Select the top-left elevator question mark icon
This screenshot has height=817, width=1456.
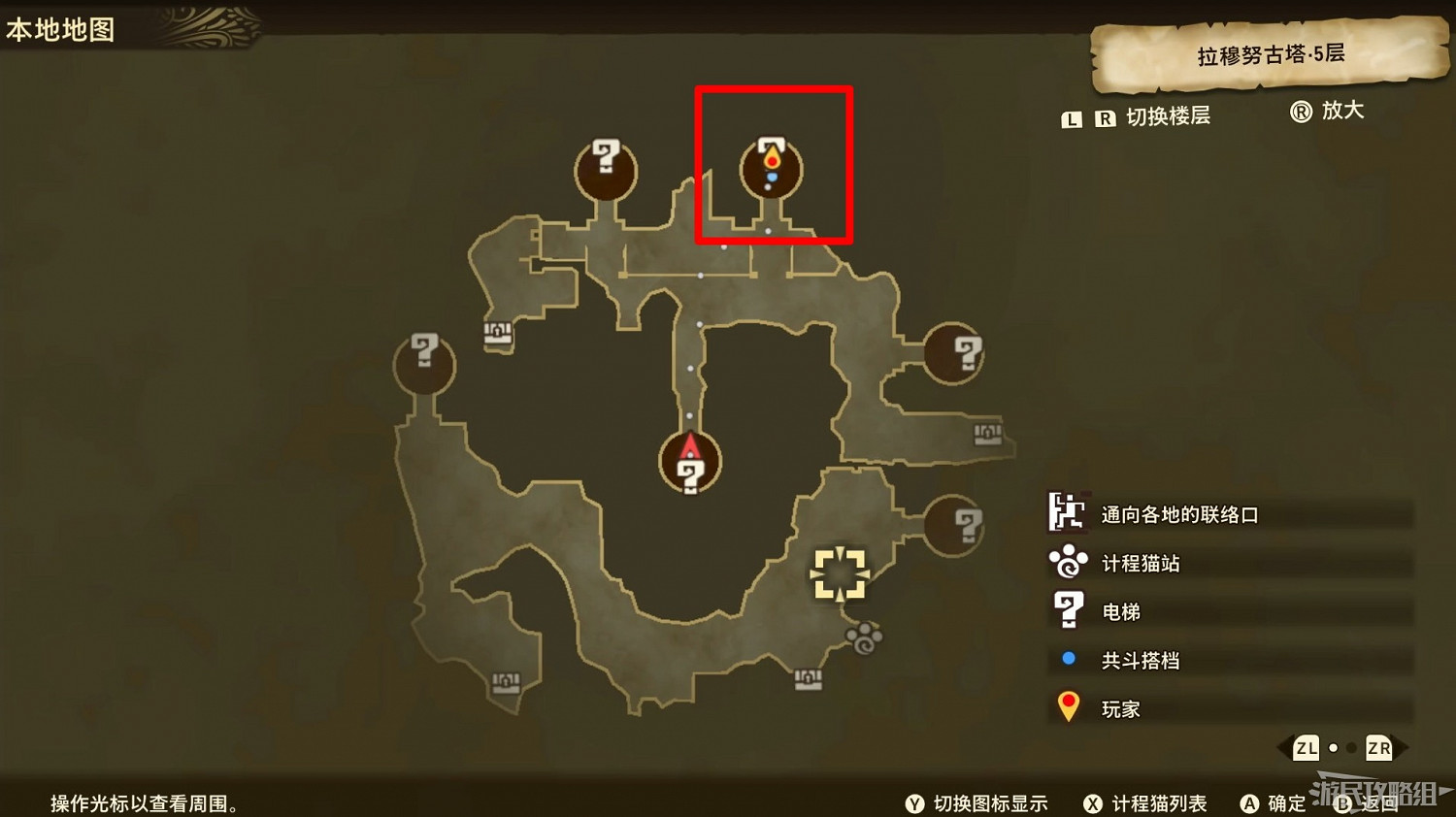(x=606, y=167)
